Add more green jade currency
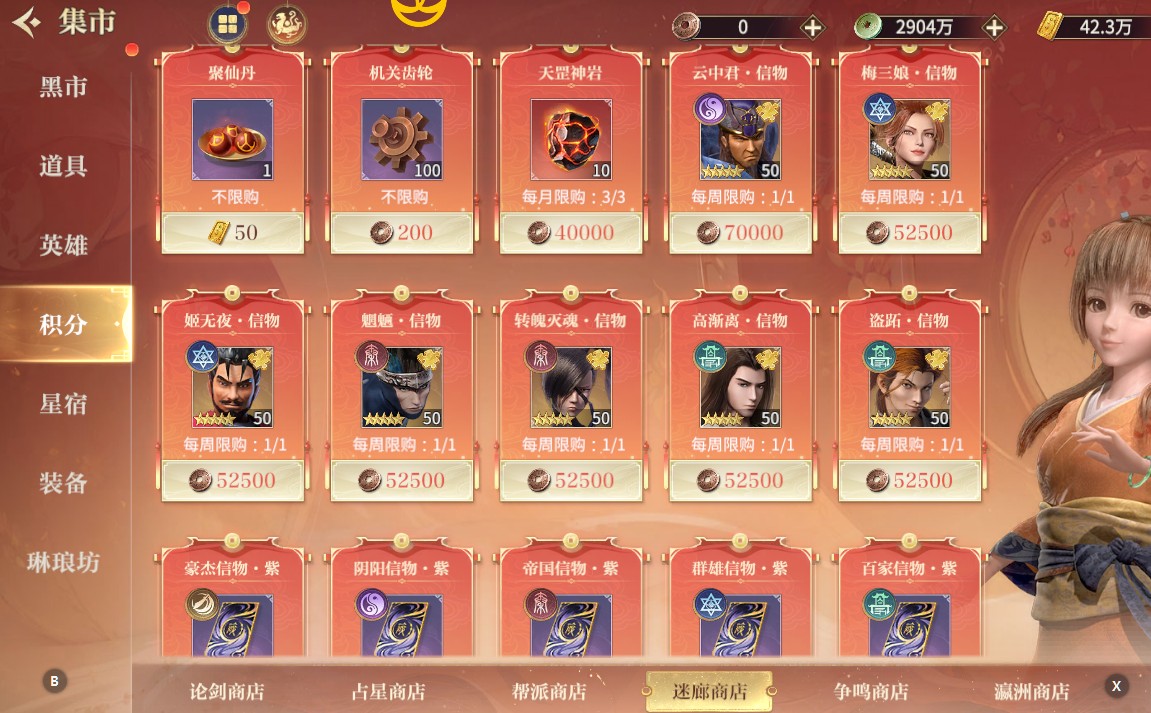This screenshot has width=1151, height=713. point(994,27)
